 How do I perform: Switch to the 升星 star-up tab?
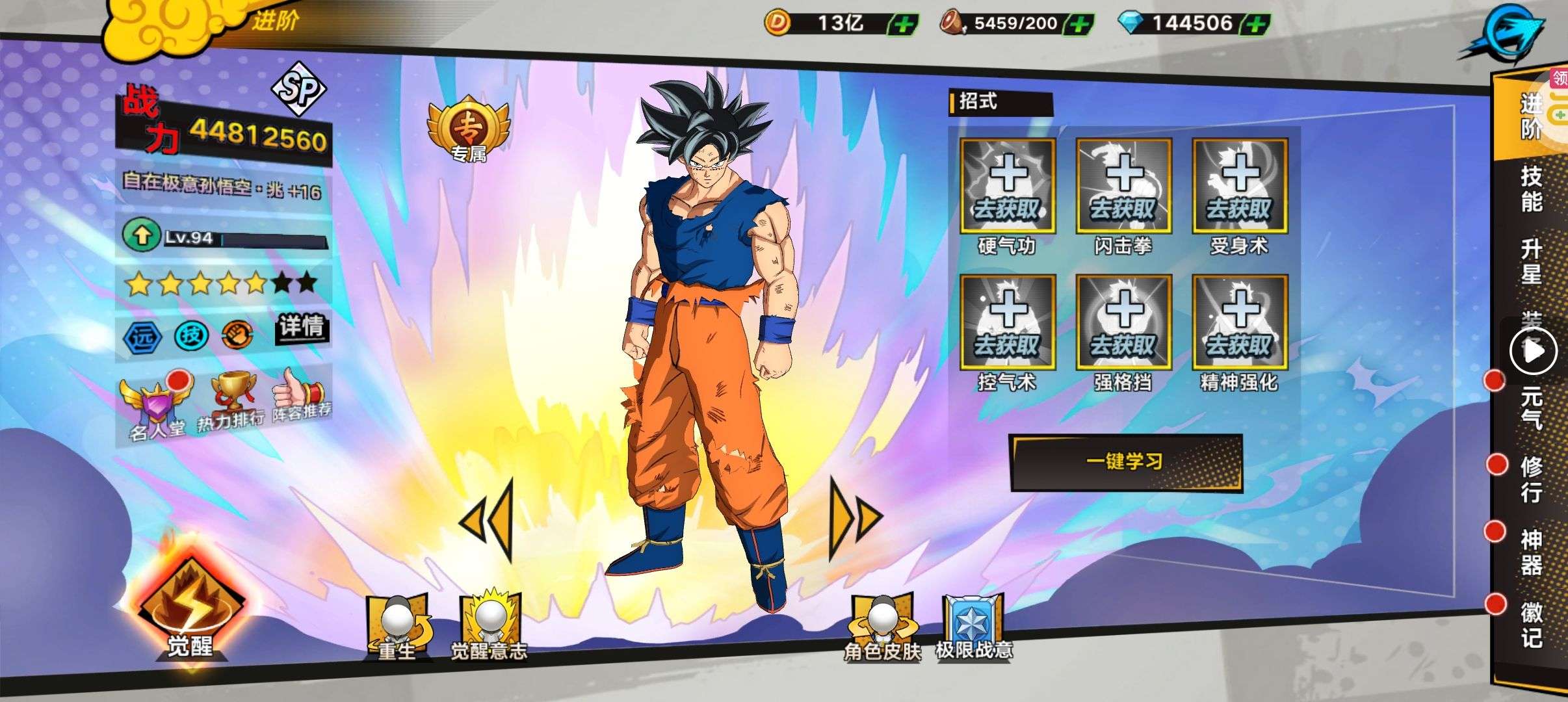point(1531,261)
